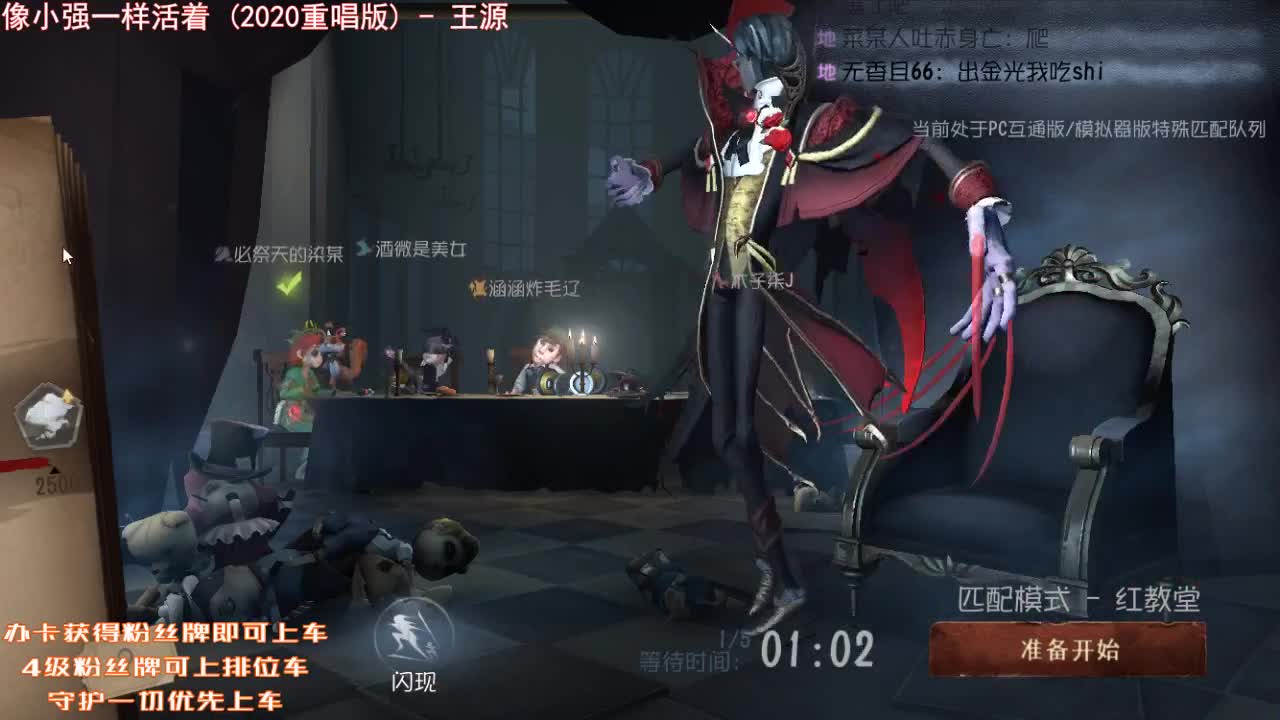
Task: Click the rank badge next to 酒微是美女
Action: pos(364,248)
